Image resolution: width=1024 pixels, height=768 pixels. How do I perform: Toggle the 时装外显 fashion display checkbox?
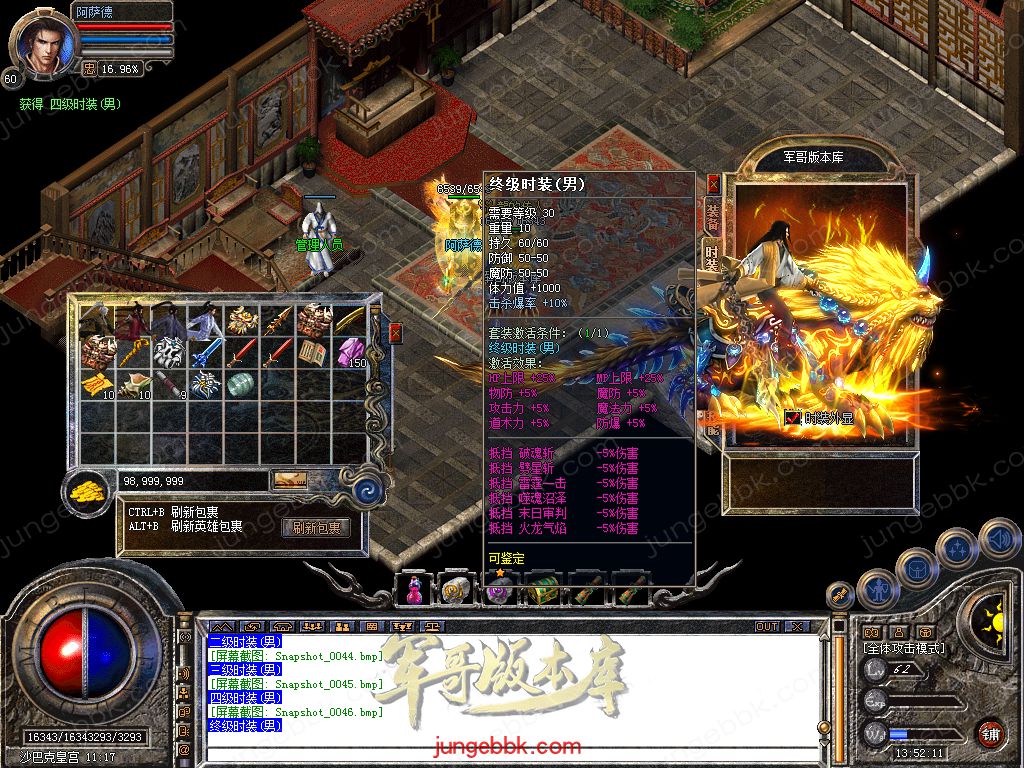pyautogui.click(x=792, y=418)
